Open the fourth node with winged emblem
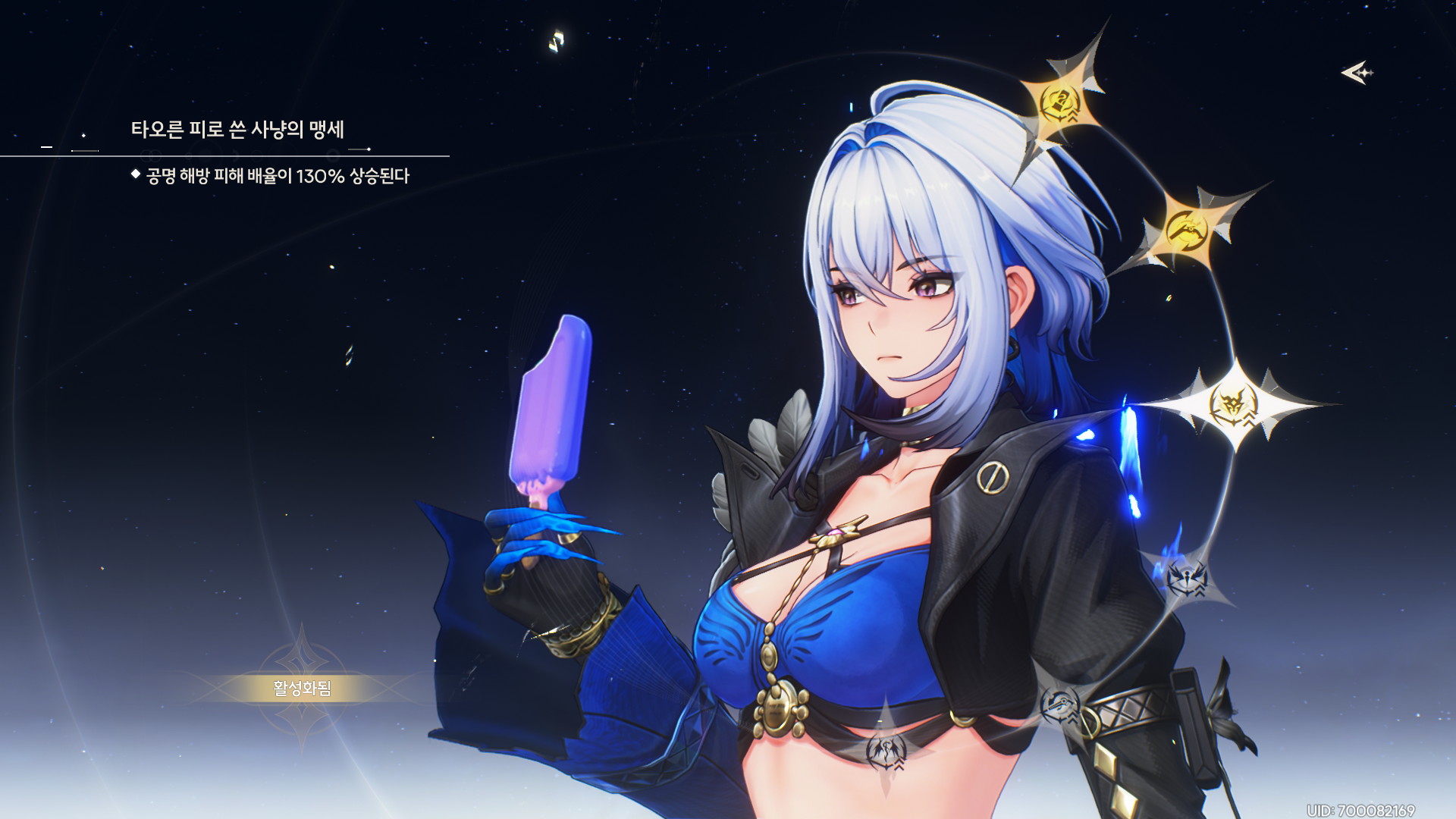Screen dimensions: 1456x819 1186,580
